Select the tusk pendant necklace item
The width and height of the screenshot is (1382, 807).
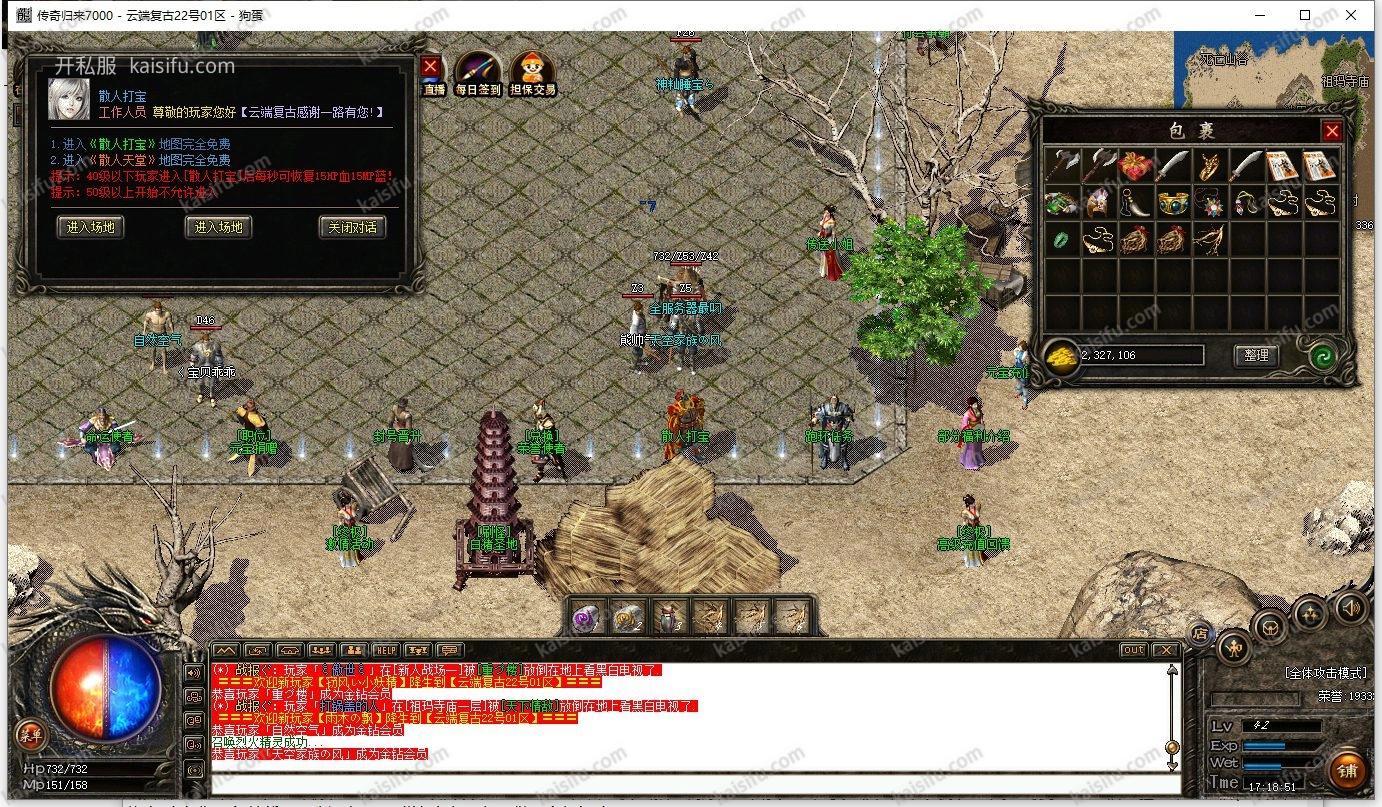(x=1135, y=203)
